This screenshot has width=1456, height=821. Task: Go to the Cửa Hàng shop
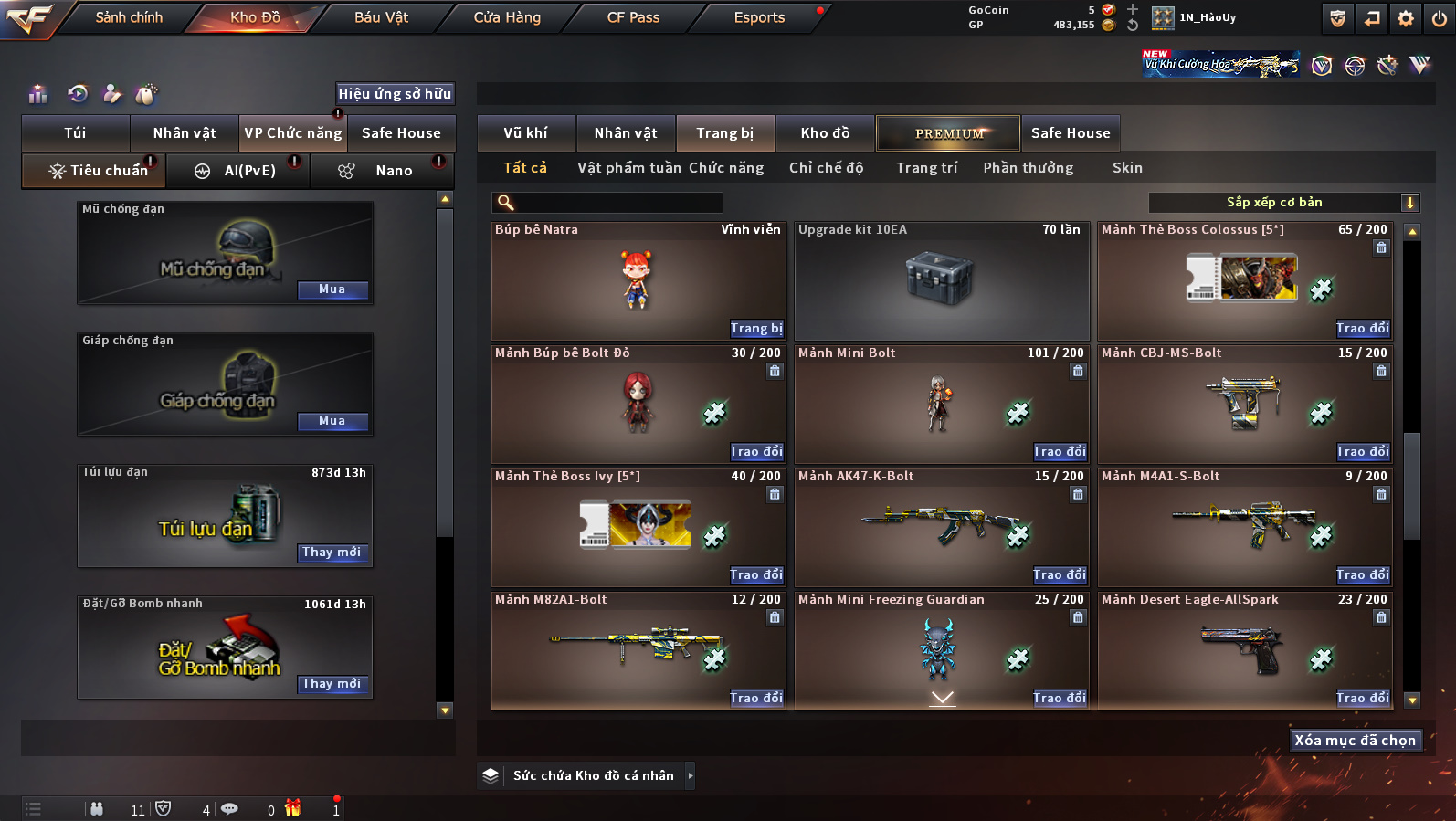pos(507,17)
